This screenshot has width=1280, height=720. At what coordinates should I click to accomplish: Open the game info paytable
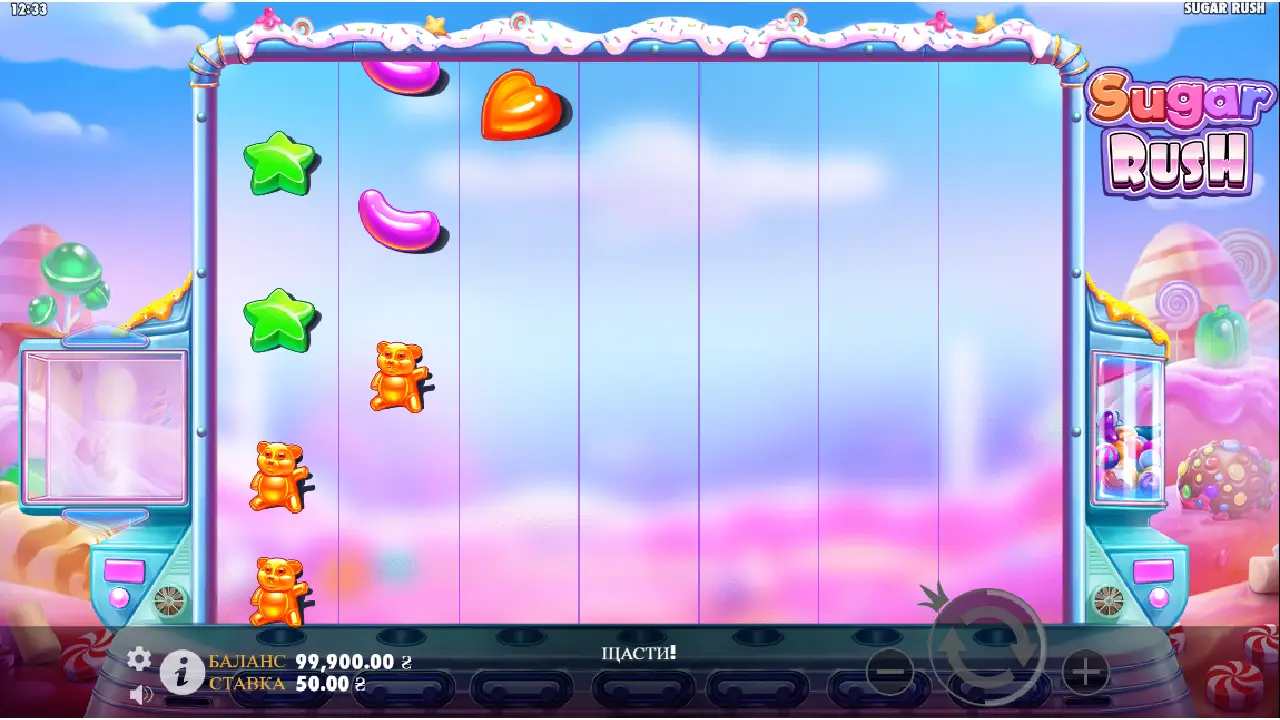click(x=180, y=672)
